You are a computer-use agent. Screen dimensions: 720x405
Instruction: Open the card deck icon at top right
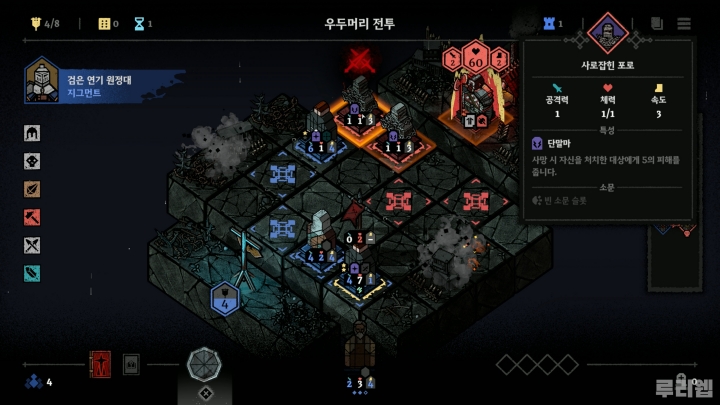(657, 23)
